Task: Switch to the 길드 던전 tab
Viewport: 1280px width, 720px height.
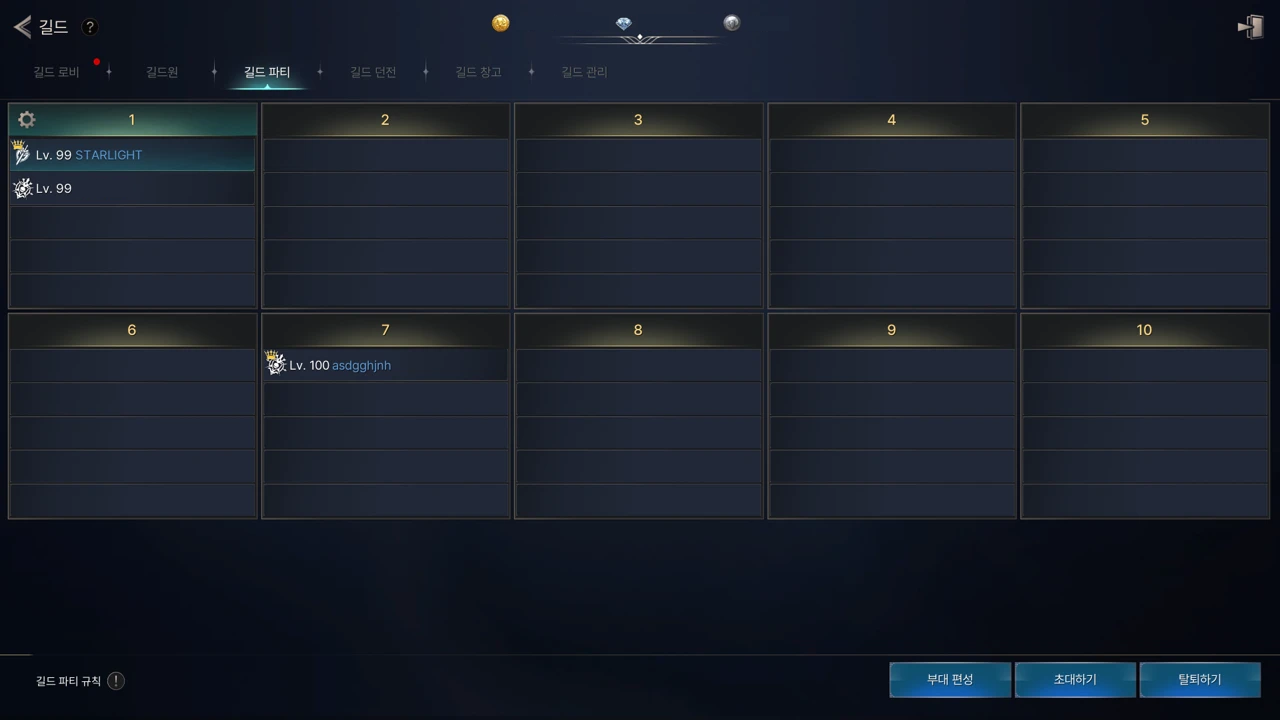Action: tap(373, 72)
